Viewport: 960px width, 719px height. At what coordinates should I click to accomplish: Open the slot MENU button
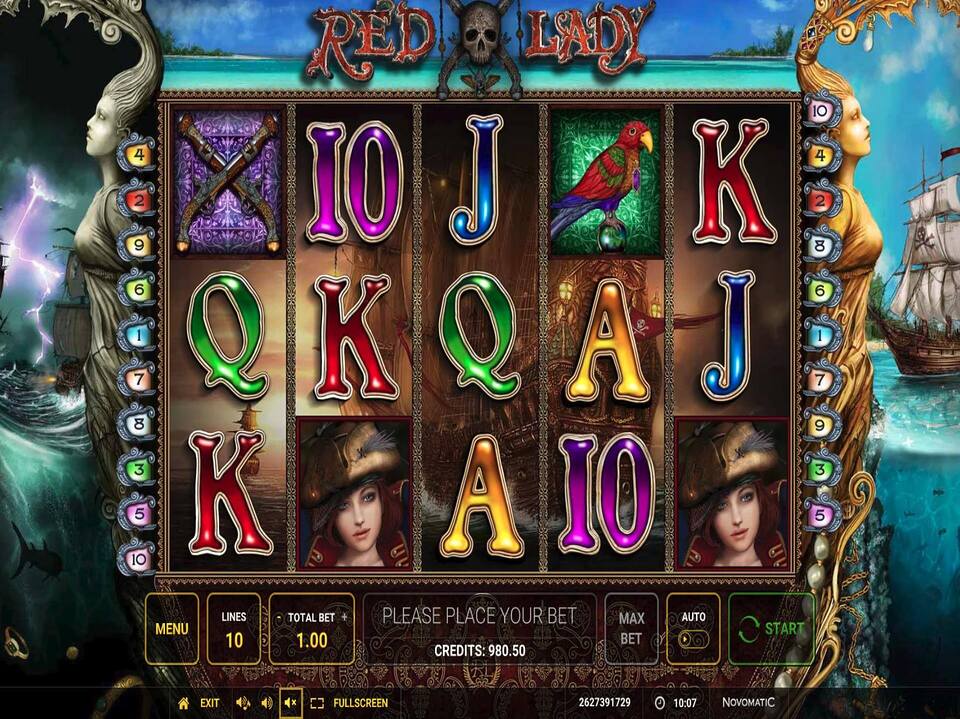point(171,629)
